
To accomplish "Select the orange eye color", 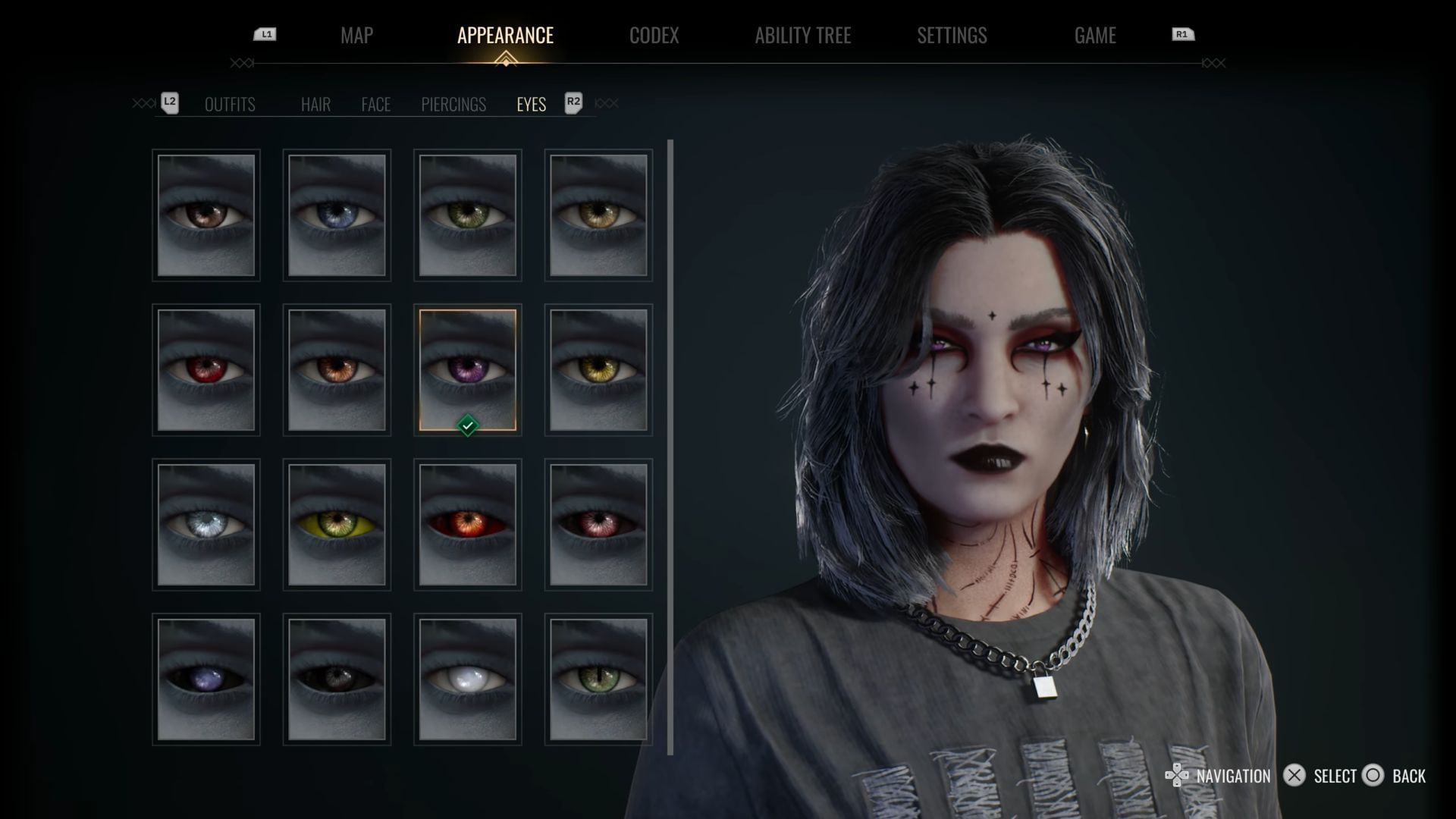I will [337, 370].
